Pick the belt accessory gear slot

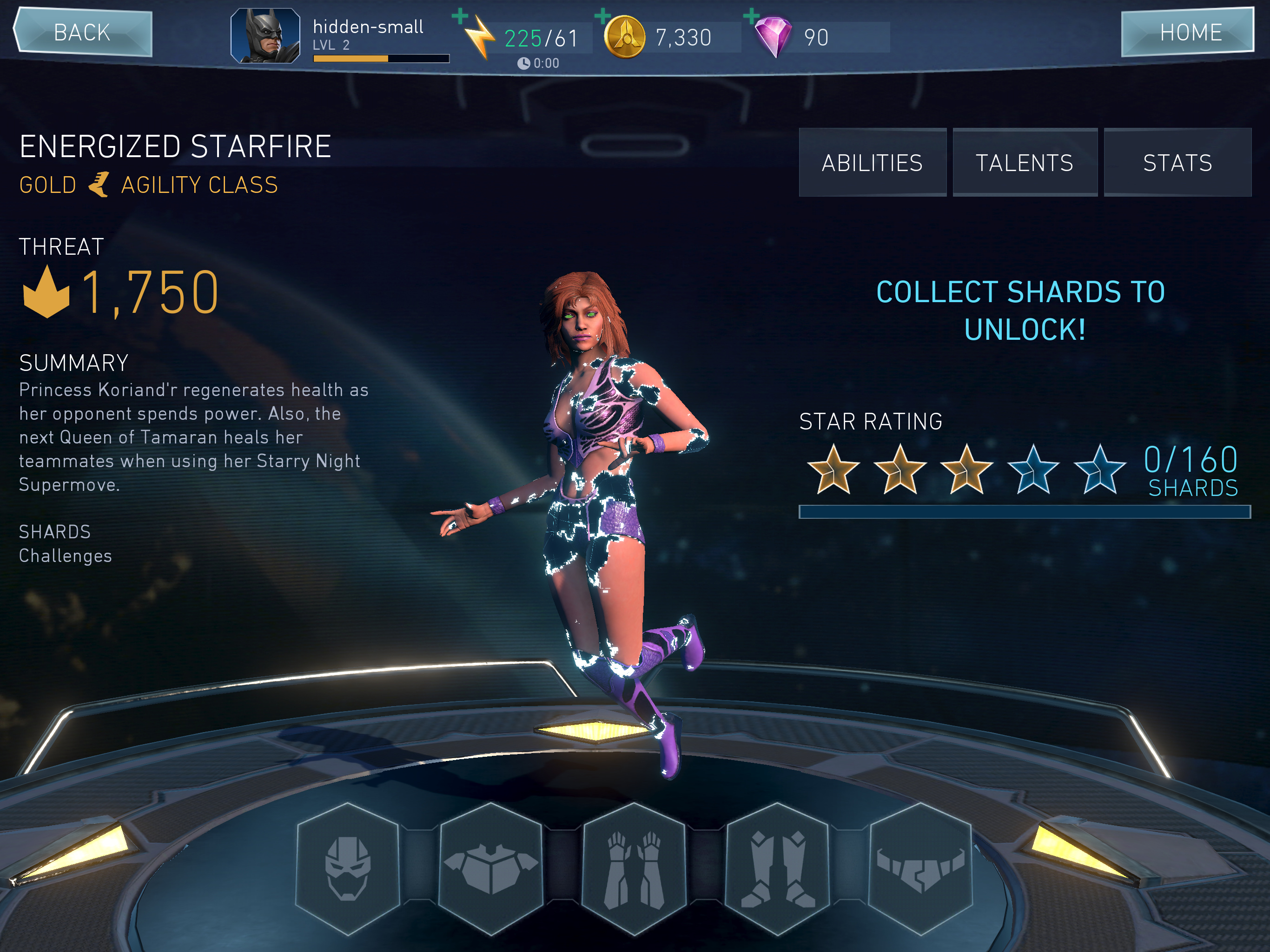pyautogui.click(x=920, y=868)
